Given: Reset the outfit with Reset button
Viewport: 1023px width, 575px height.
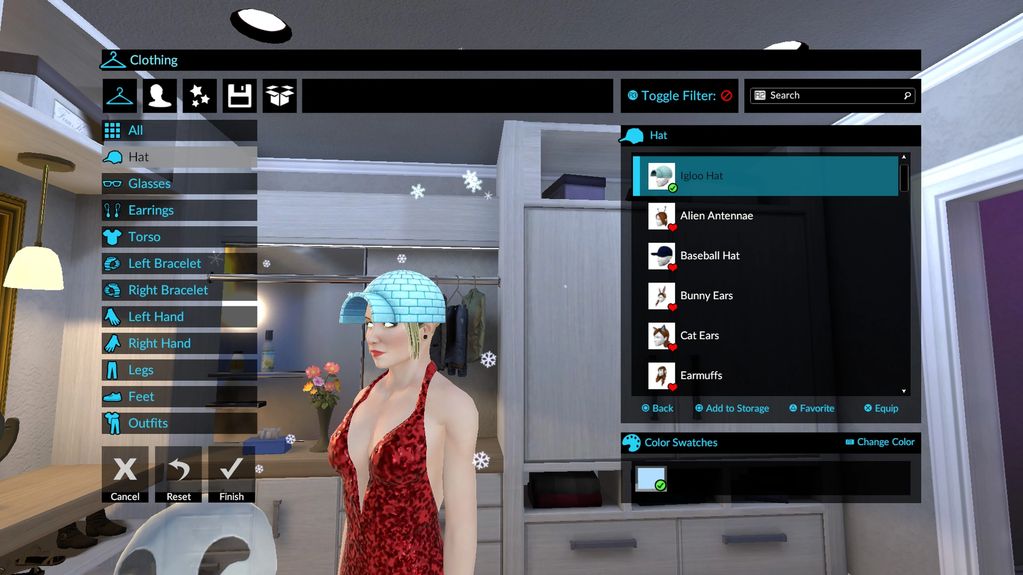Looking at the screenshot, I should 178,474.
